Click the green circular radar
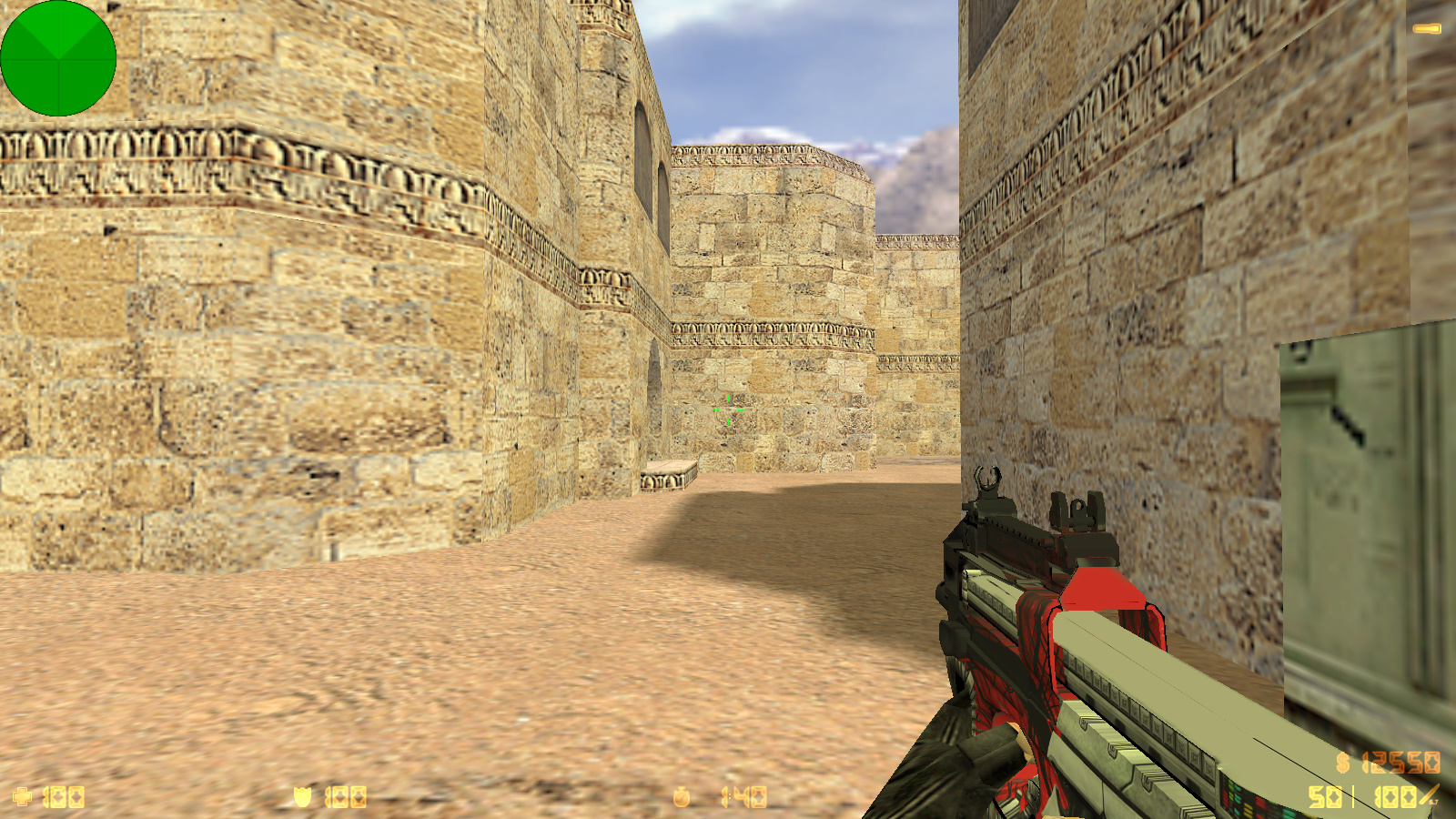1456x819 pixels. tap(58, 58)
